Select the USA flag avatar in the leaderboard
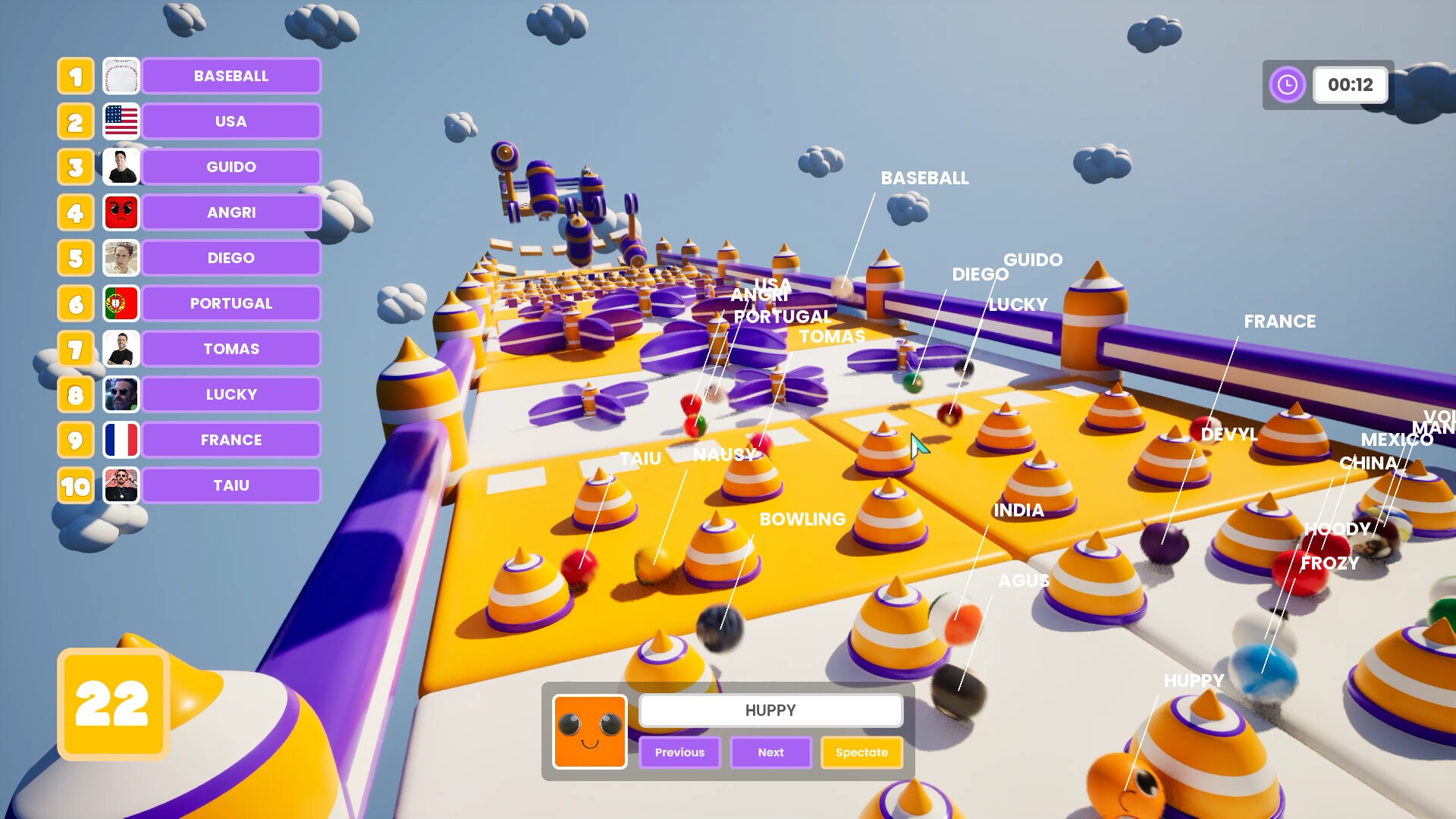Viewport: 1456px width, 819px height. [x=121, y=121]
